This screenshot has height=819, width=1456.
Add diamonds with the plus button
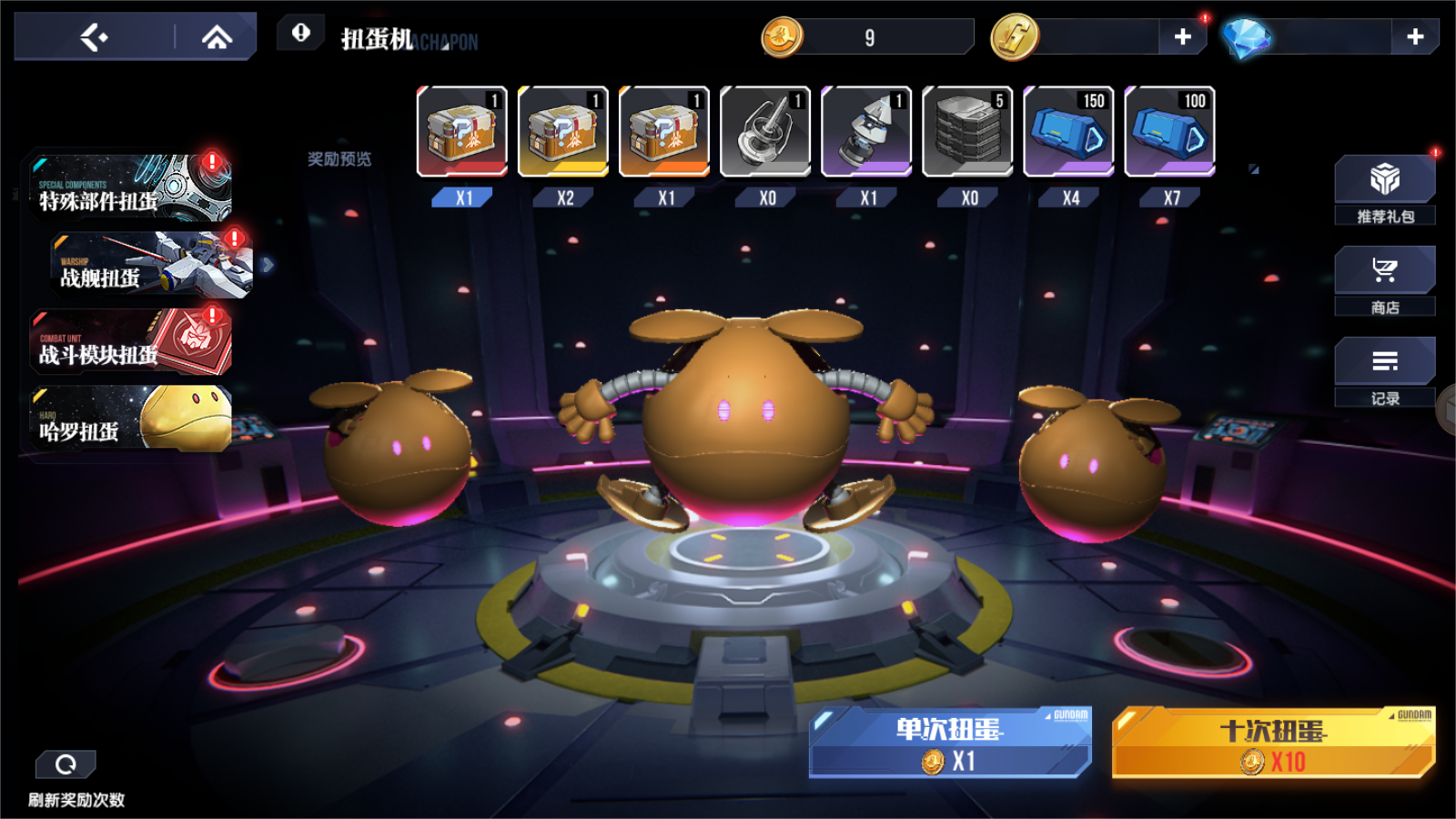tap(1414, 36)
